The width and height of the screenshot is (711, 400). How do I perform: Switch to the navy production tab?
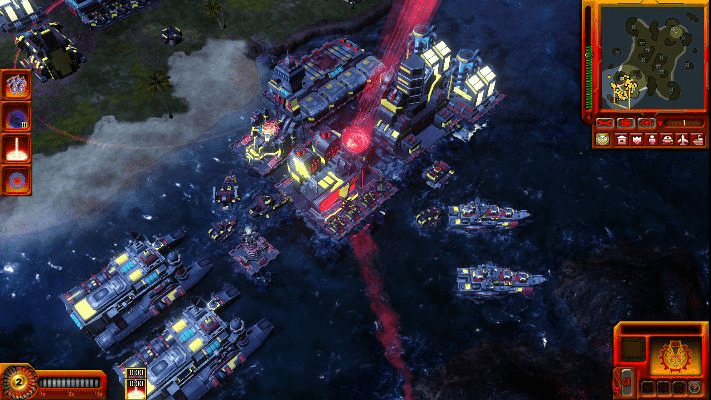696,139
